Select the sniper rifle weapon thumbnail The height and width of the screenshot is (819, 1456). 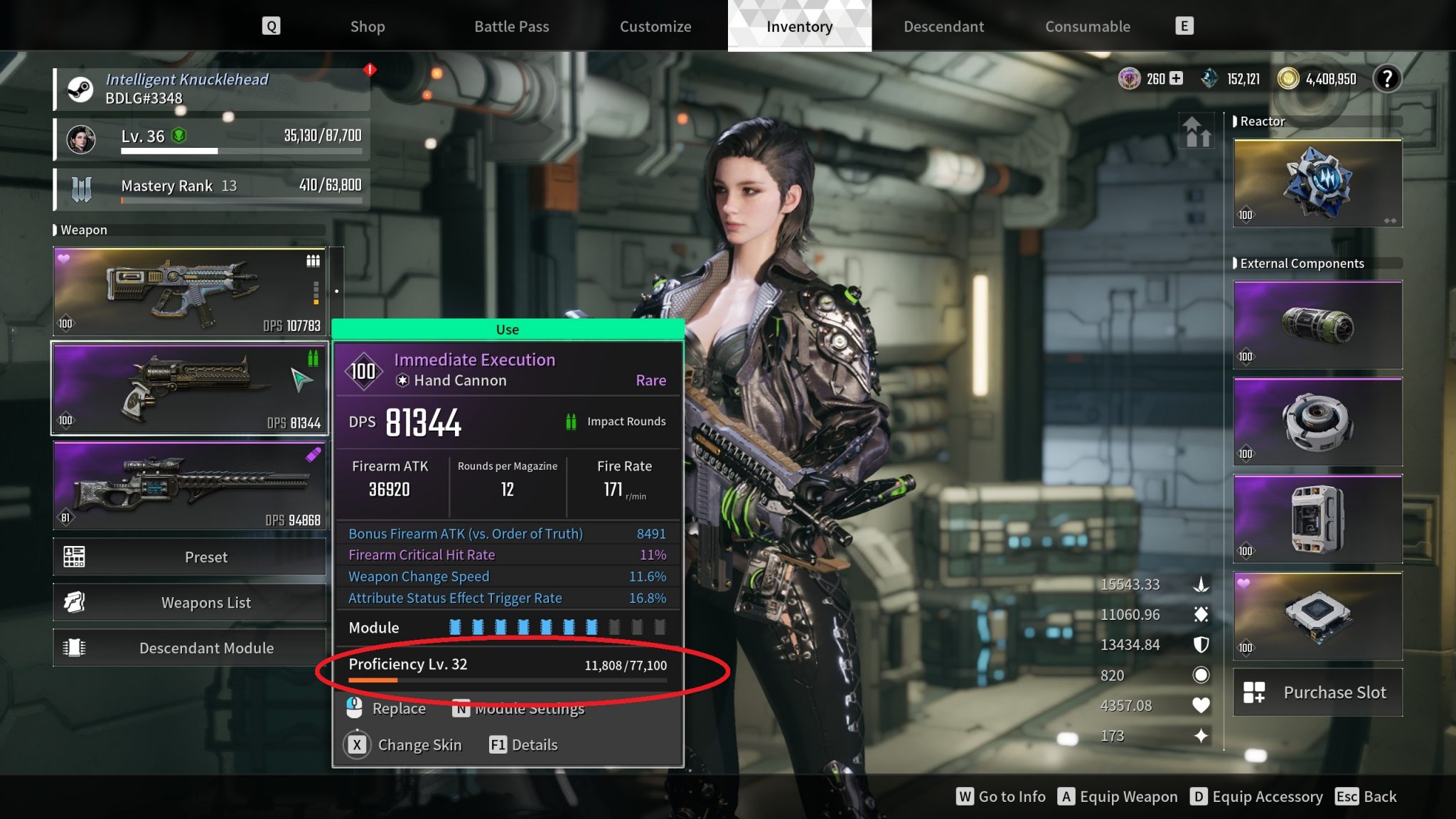pos(188,486)
